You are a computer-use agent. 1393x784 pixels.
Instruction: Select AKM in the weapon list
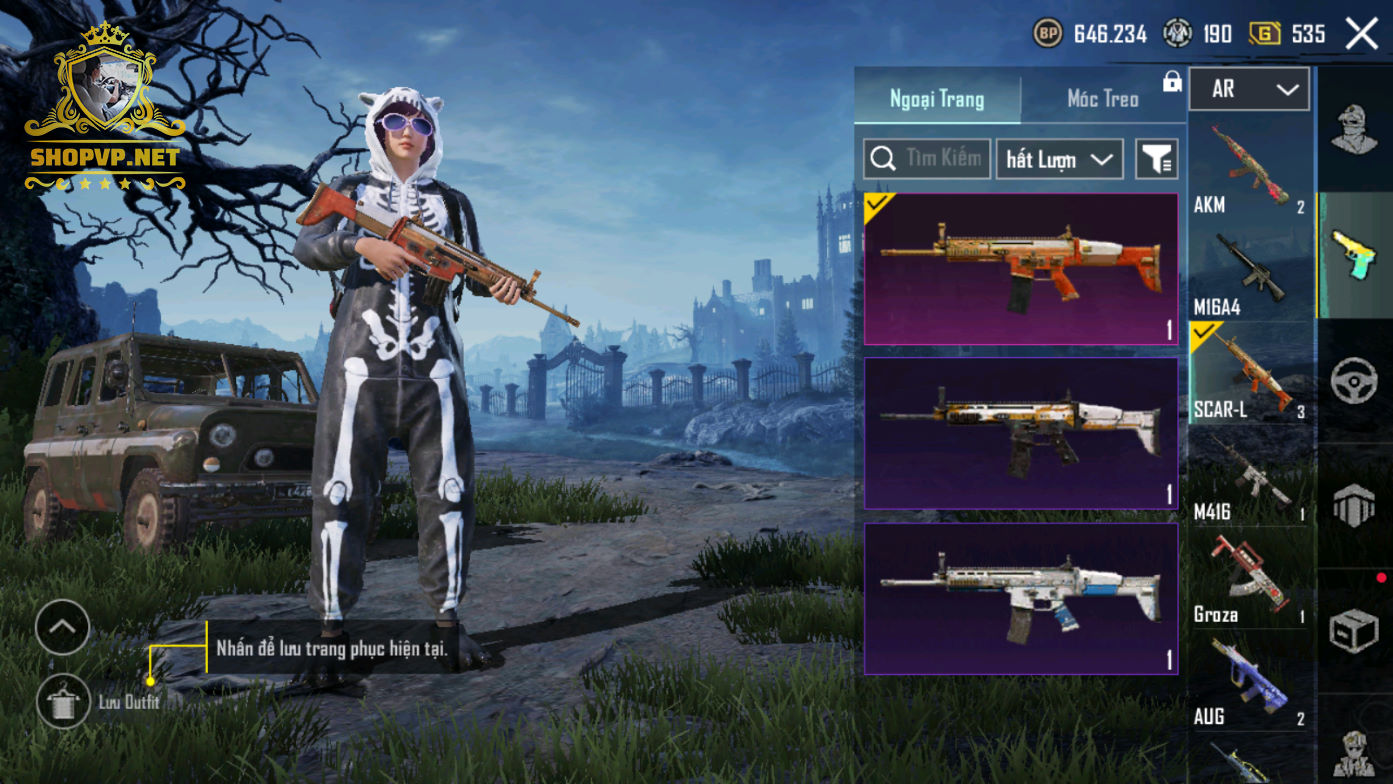click(x=1250, y=167)
